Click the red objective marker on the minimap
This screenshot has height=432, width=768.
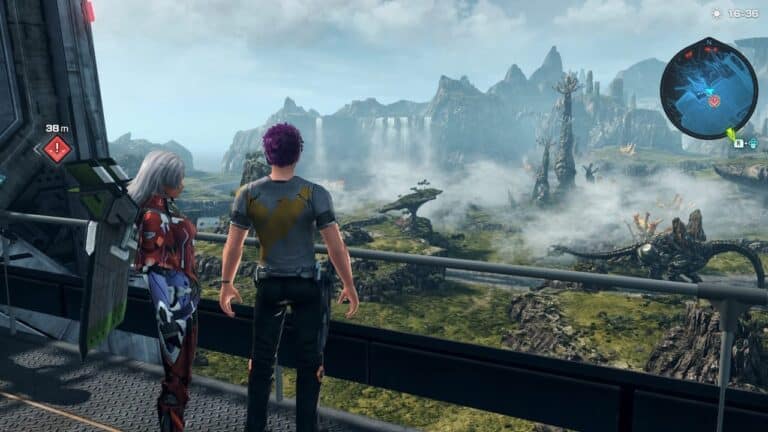click(x=714, y=100)
